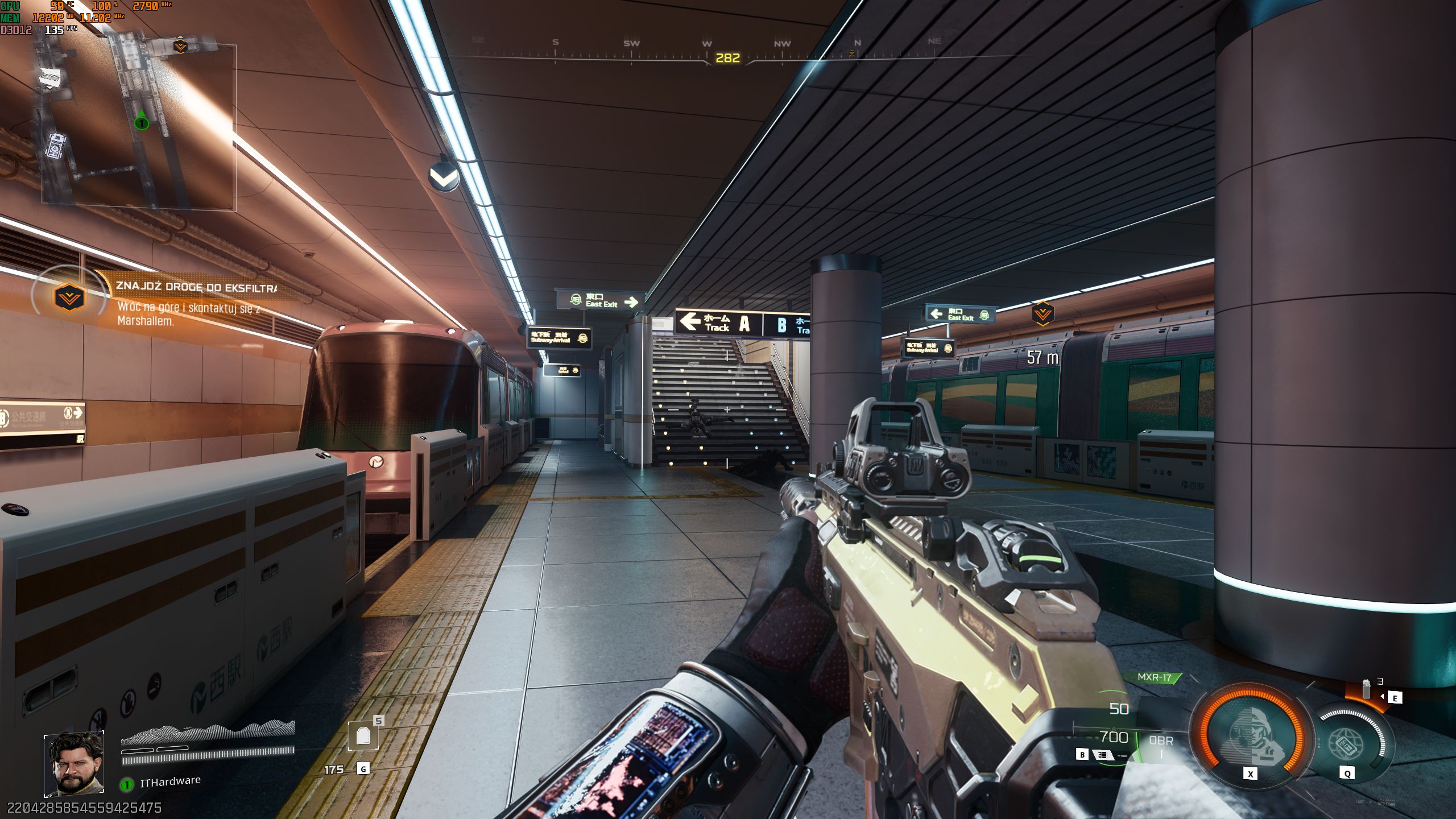Click the orange objective marker on the minimap

click(x=180, y=45)
